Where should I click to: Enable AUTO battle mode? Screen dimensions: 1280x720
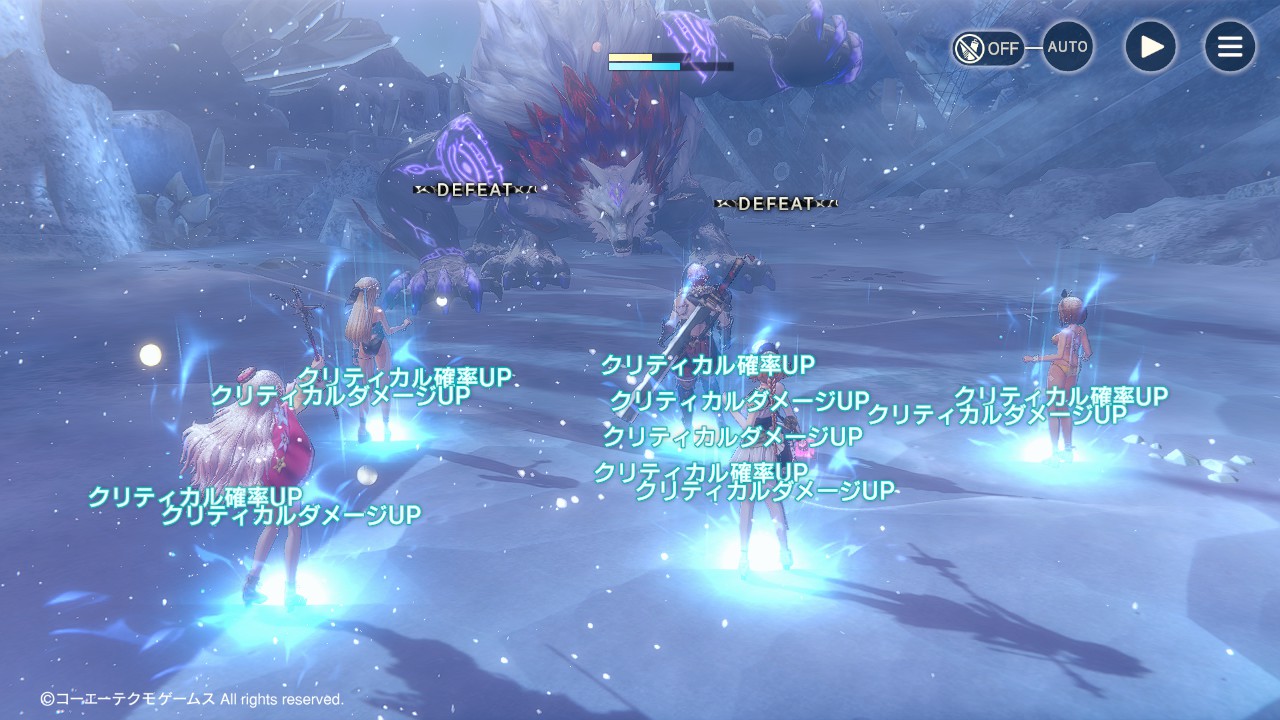click(1067, 47)
